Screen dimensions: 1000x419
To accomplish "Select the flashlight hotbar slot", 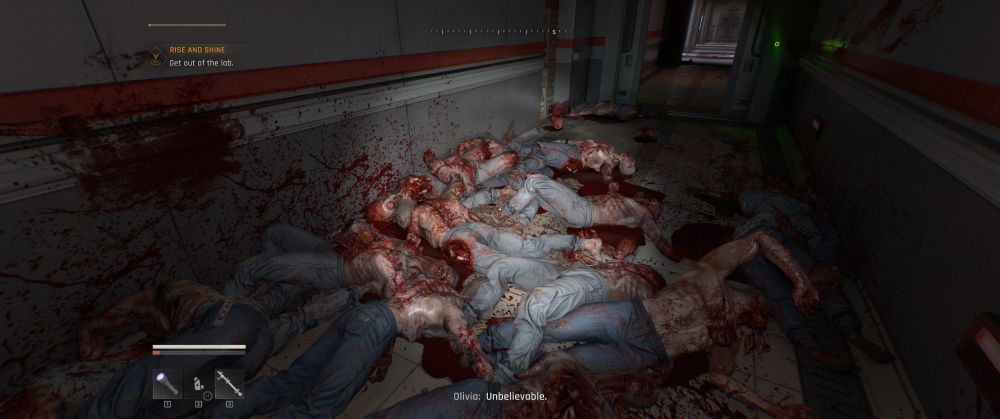I will [166, 384].
